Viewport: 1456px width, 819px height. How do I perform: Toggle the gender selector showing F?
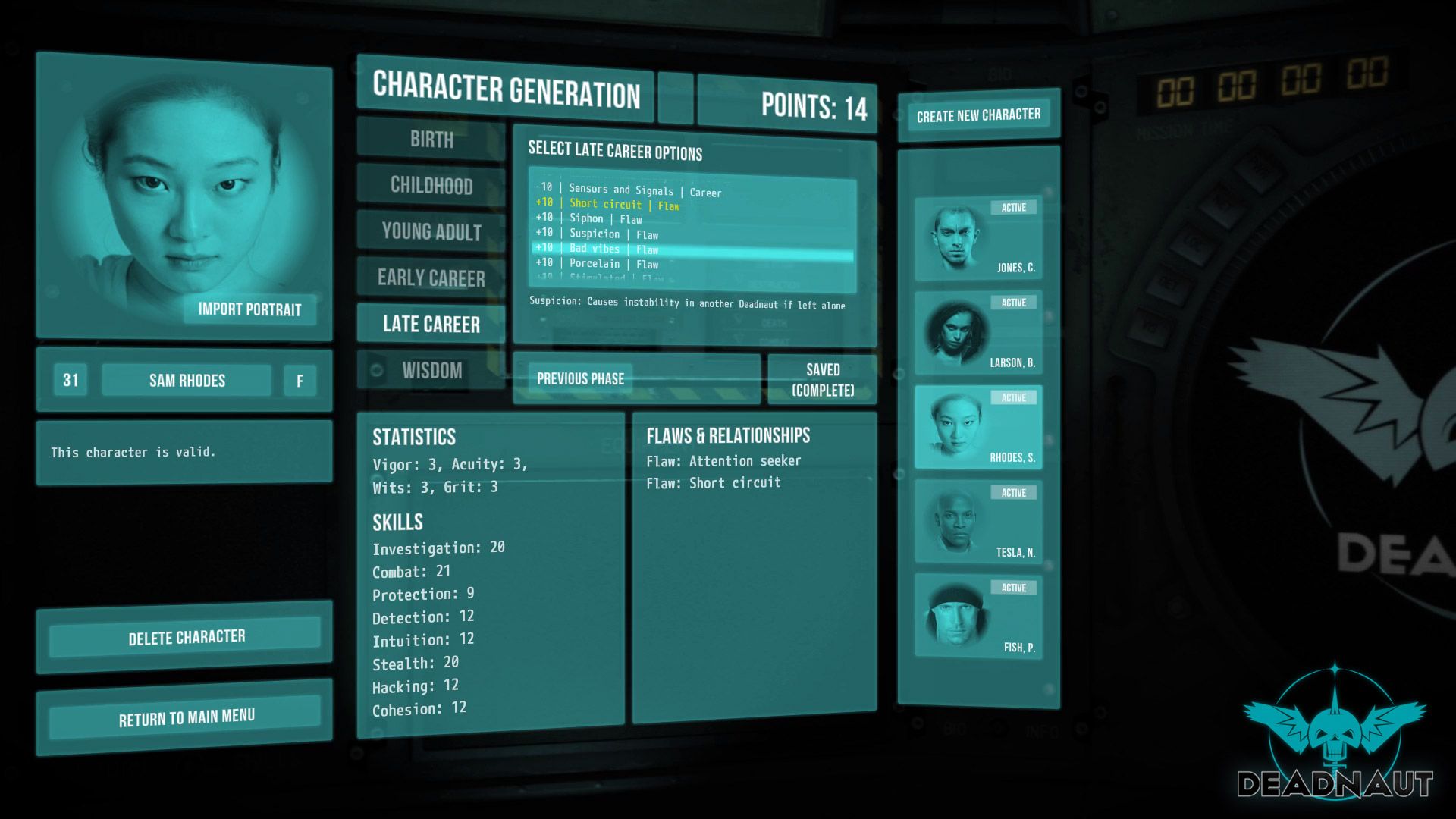(x=299, y=380)
